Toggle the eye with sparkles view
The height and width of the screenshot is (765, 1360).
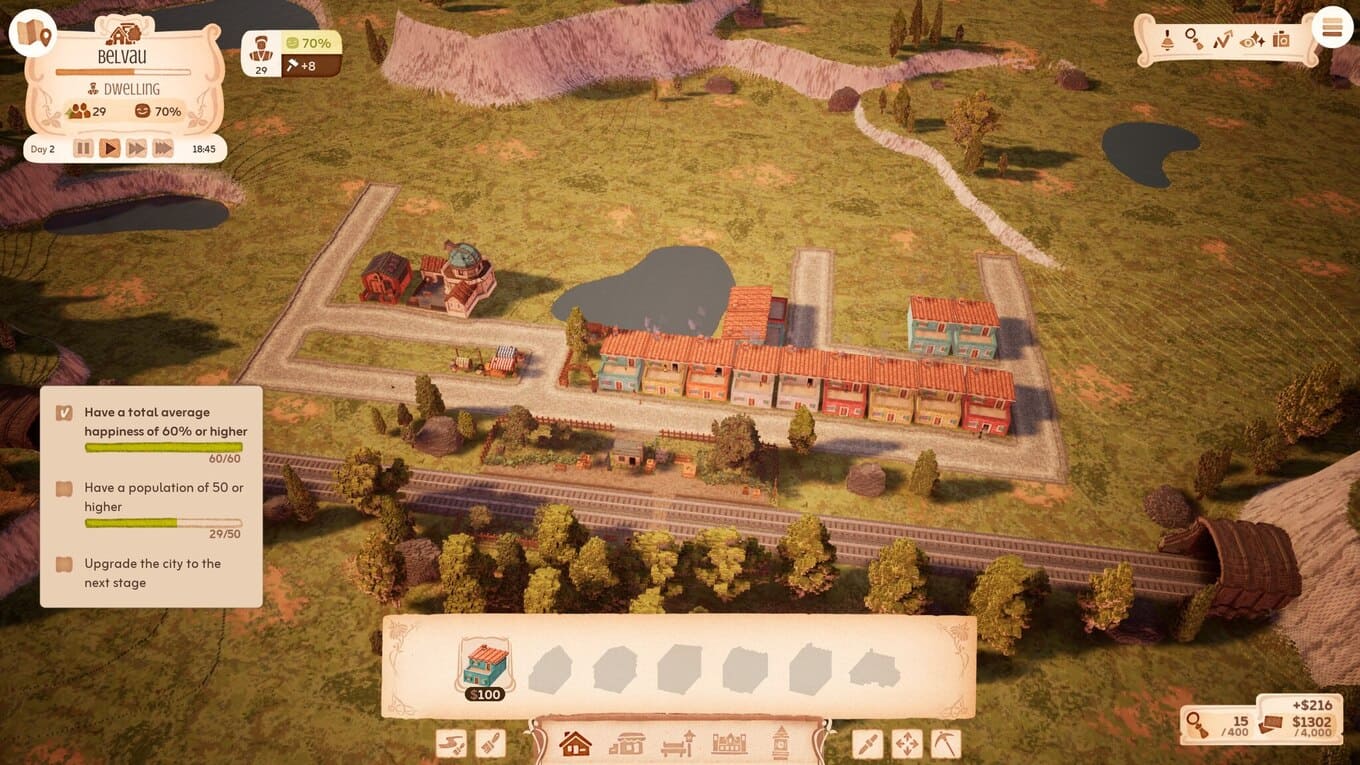[1251, 40]
